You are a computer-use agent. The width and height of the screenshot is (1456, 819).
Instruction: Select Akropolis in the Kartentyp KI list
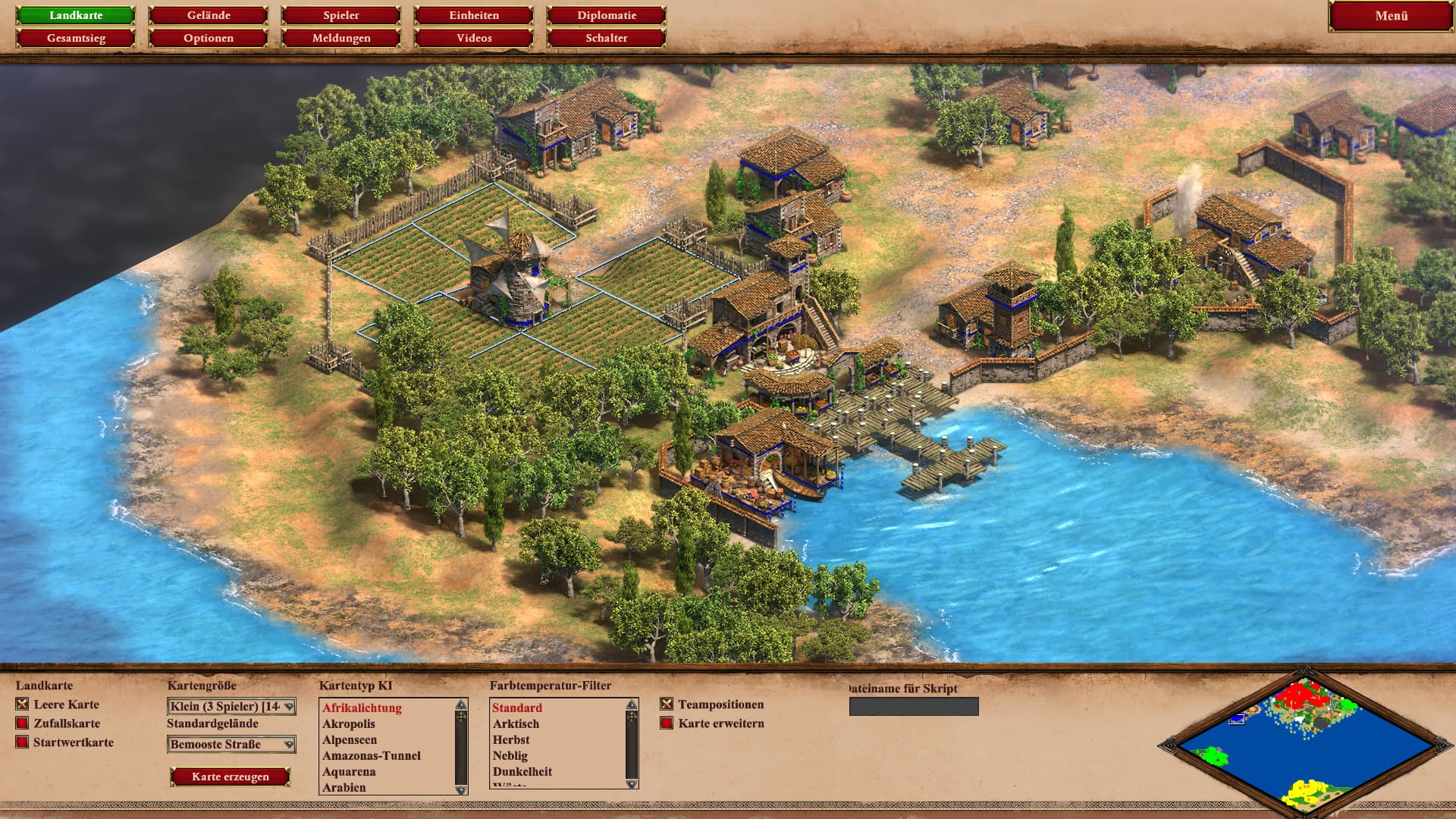tap(349, 724)
